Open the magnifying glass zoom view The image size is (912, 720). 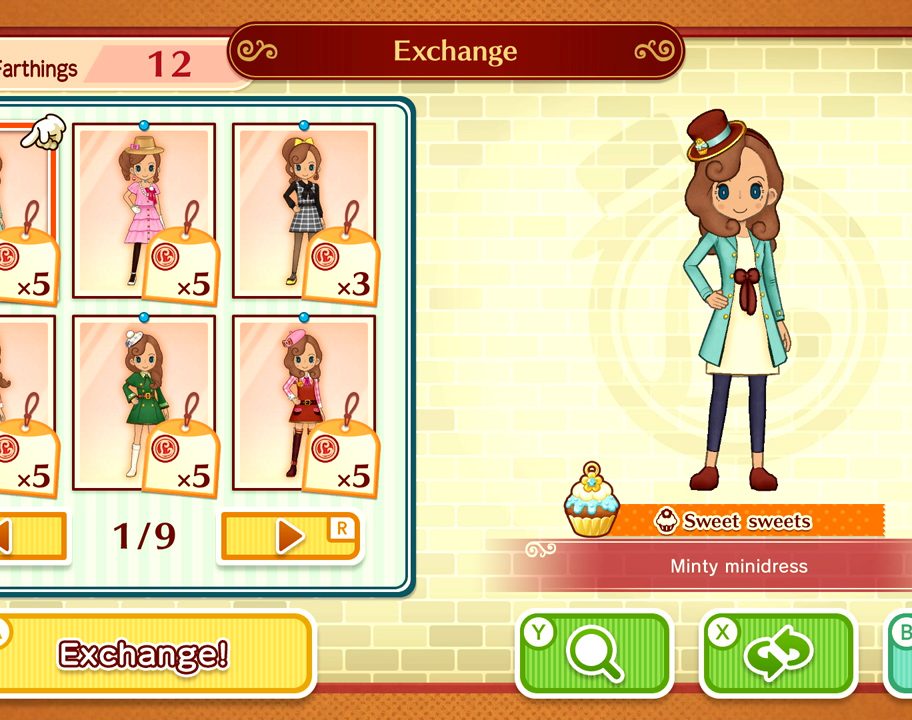pyautogui.click(x=594, y=654)
